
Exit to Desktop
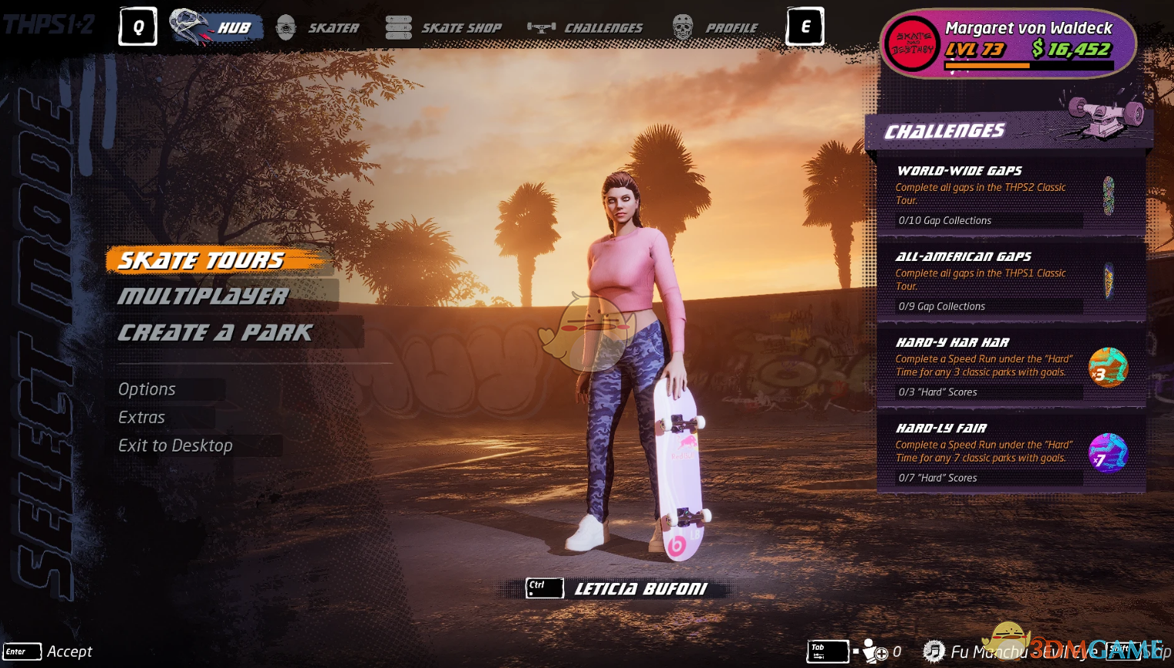[x=176, y=445]
